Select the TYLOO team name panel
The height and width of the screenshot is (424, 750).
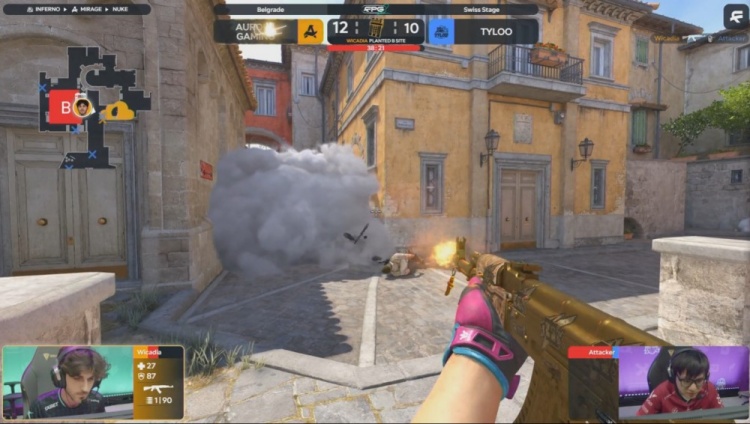pos(496,31)
